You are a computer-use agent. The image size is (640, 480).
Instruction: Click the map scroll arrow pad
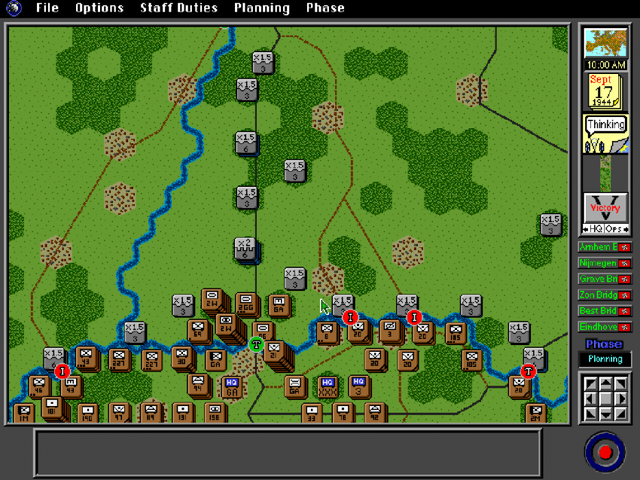604,398
